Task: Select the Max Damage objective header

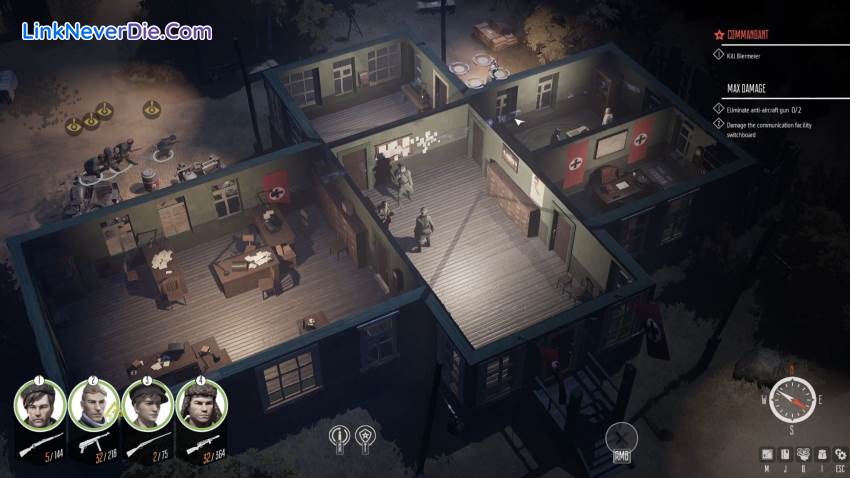Action: click(x=748, y=90)
